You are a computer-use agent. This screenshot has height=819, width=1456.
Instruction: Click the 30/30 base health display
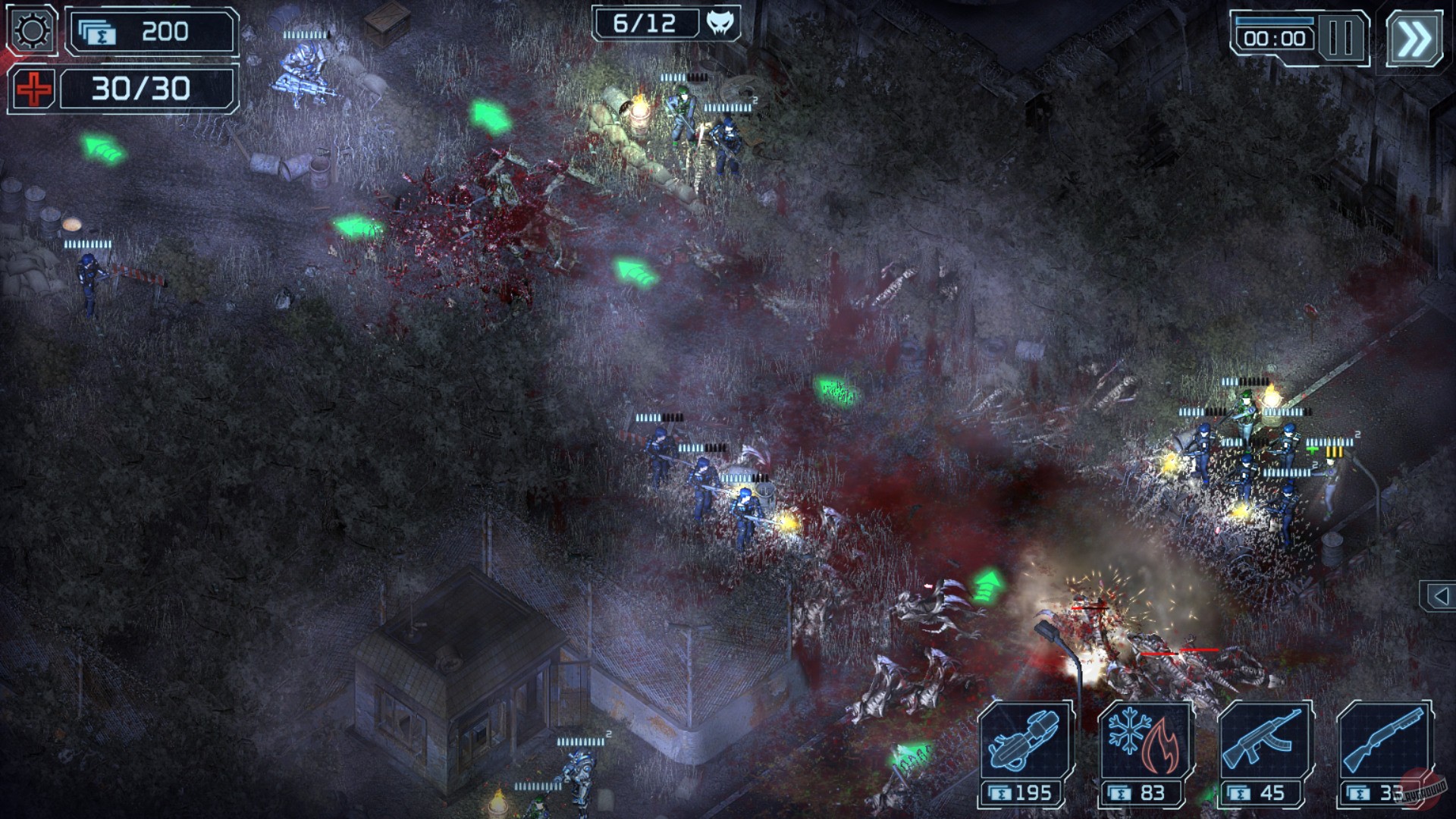pos(141,89)
